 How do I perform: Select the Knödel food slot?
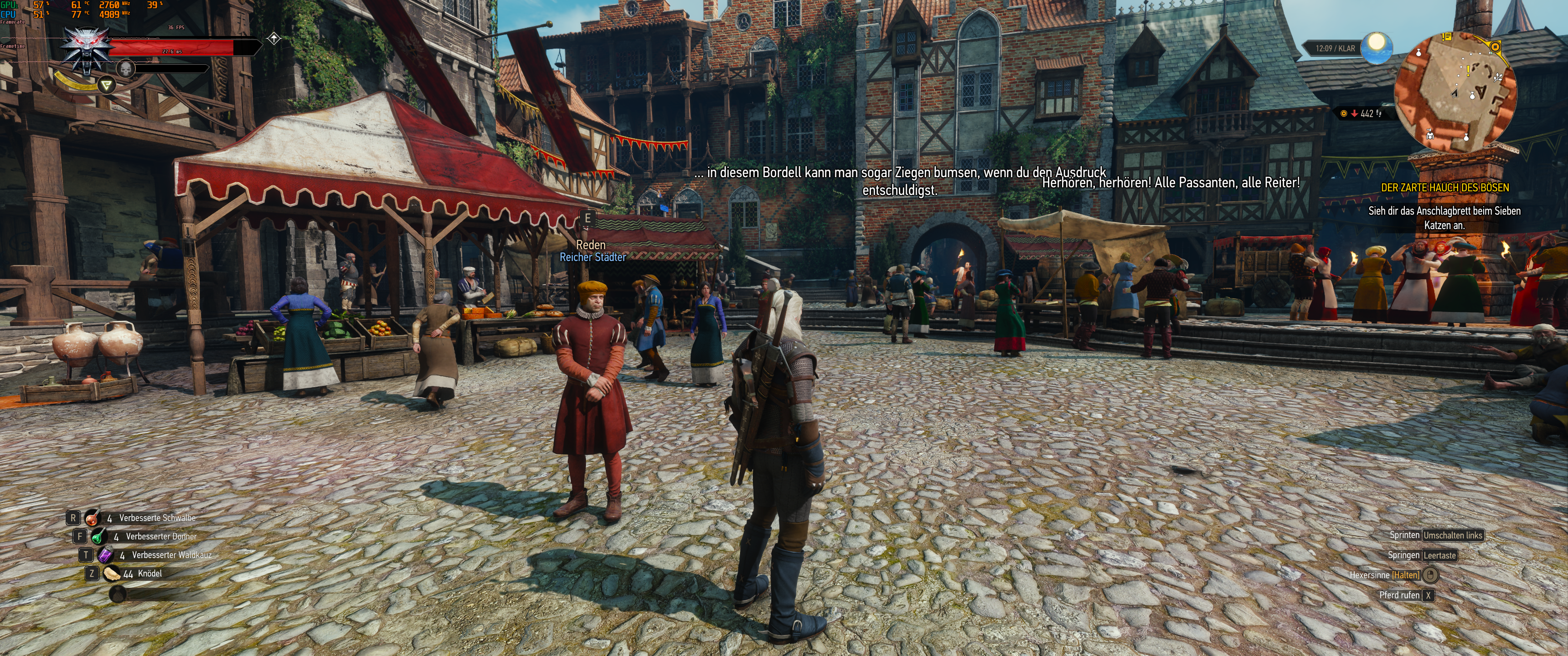pyautogui.click(x=112, y=573)
